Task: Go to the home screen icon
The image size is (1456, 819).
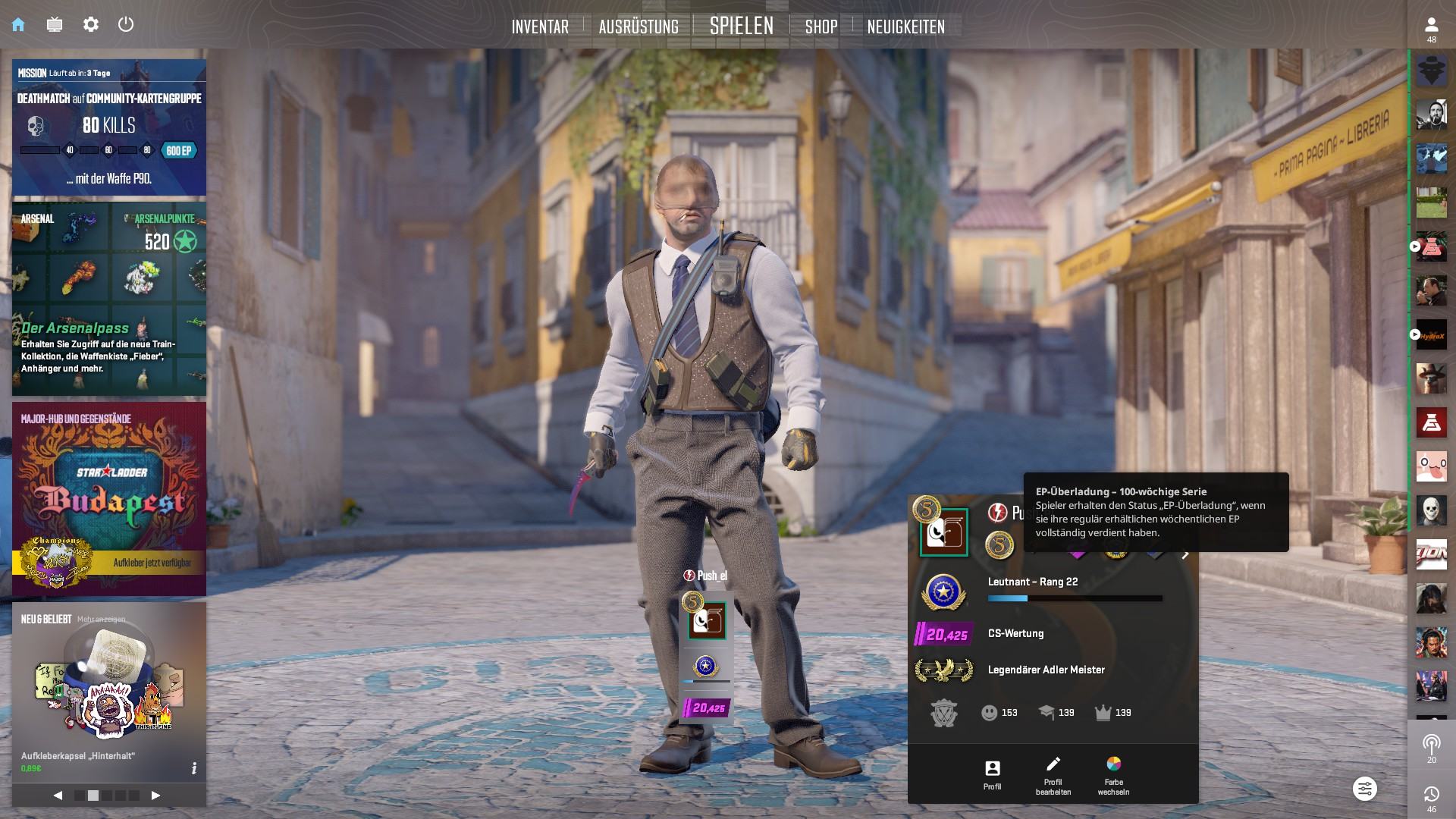Action: [18, 24]
